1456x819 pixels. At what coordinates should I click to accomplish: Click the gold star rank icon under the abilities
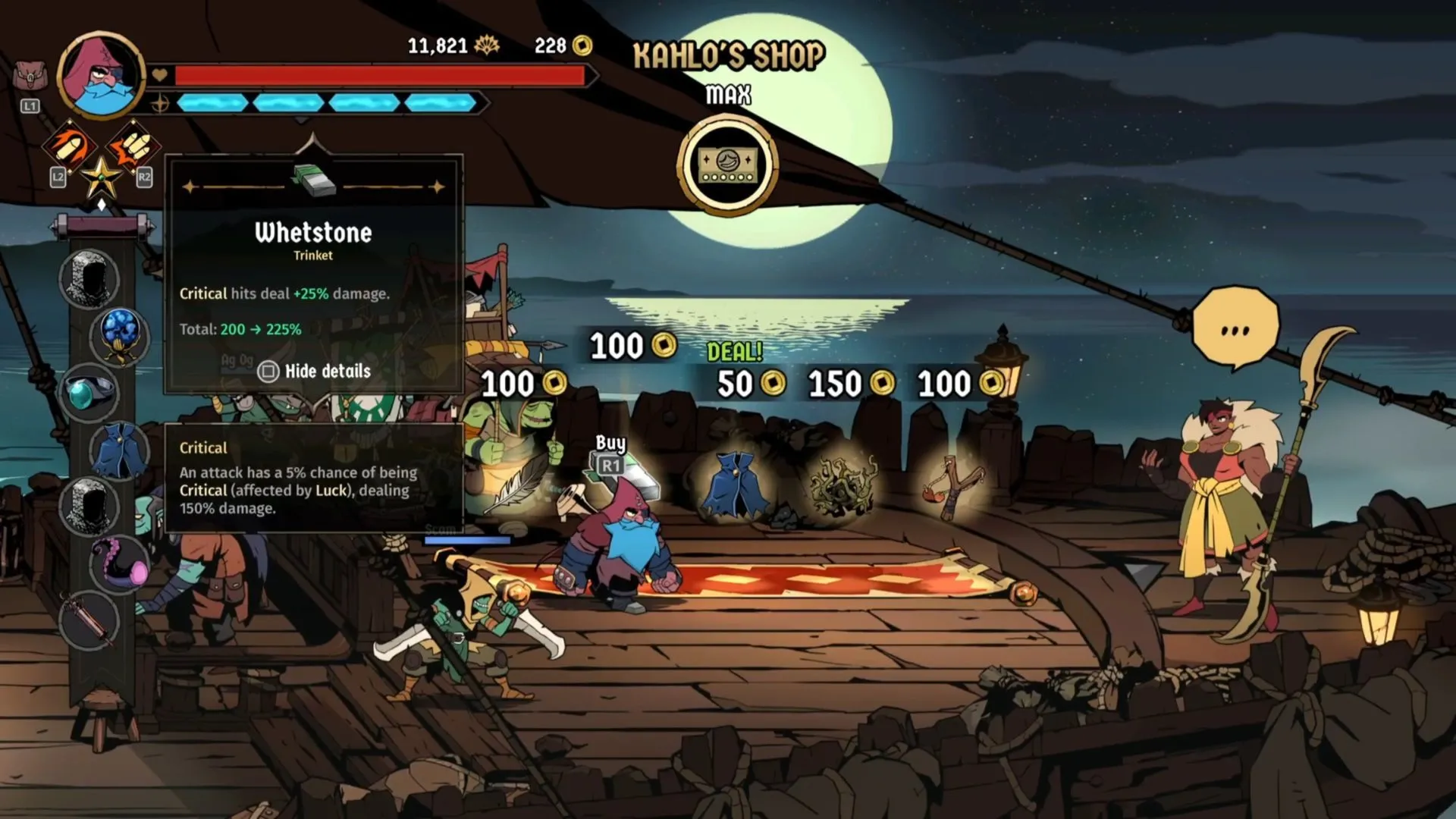pos(101,177)
